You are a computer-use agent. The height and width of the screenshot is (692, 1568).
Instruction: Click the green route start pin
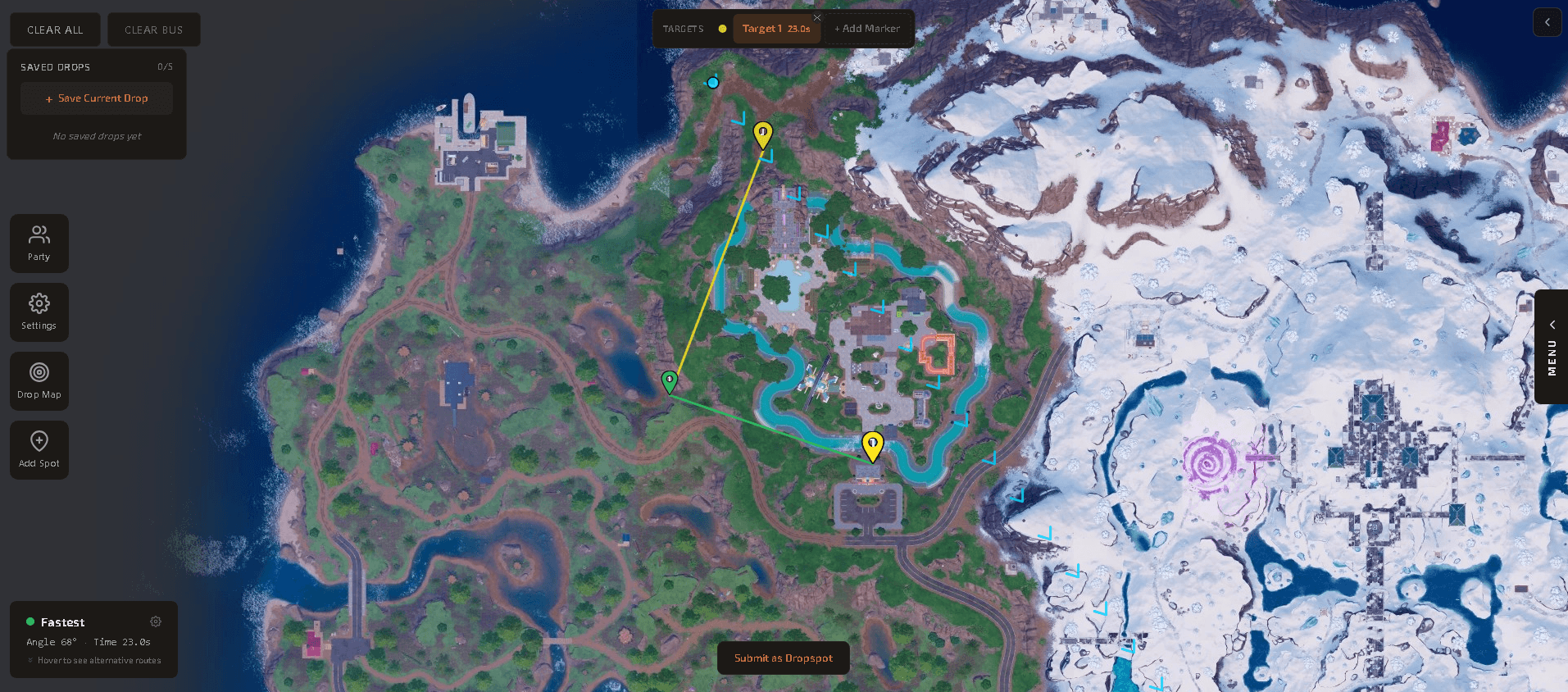[670, 380]
